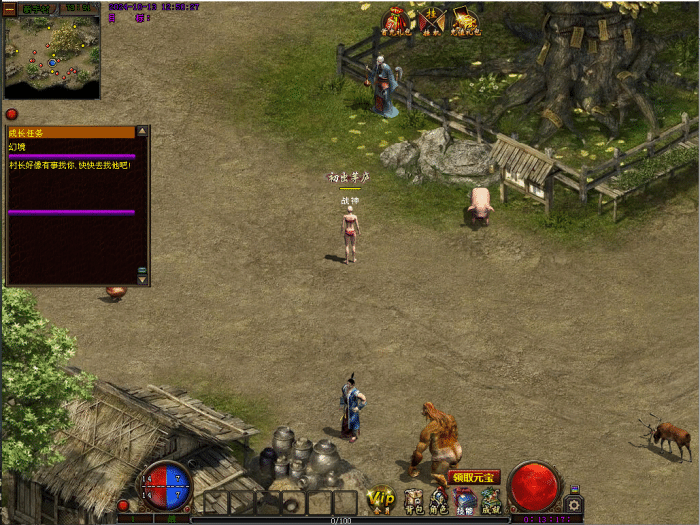700x525 pixels.
Task: Open the crossed-flags auto-hunt icon
Action: pyautogui.click(x=431, y=21)
